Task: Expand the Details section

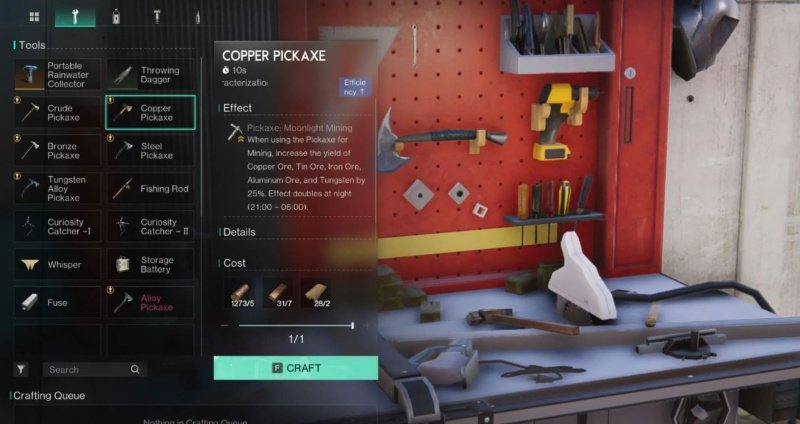Action: coord(240,232)
